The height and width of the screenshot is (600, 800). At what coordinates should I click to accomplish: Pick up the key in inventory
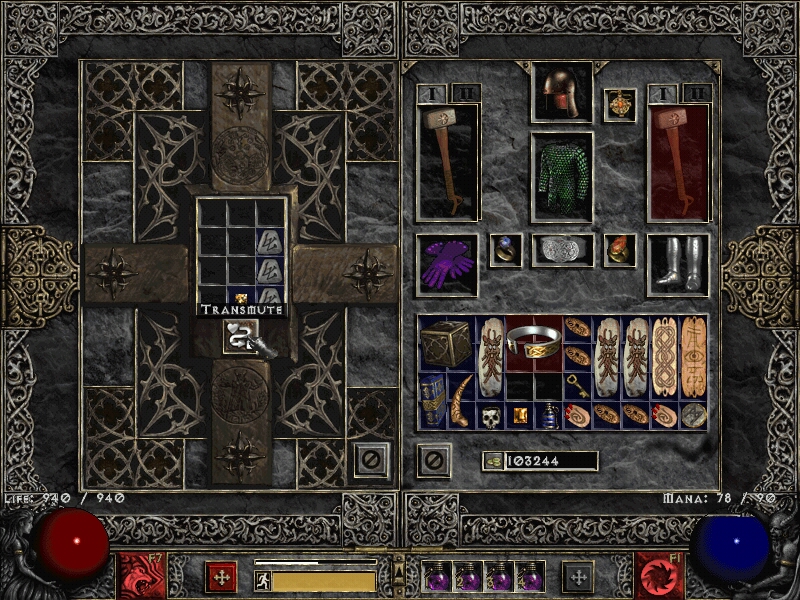click(577, 386)
